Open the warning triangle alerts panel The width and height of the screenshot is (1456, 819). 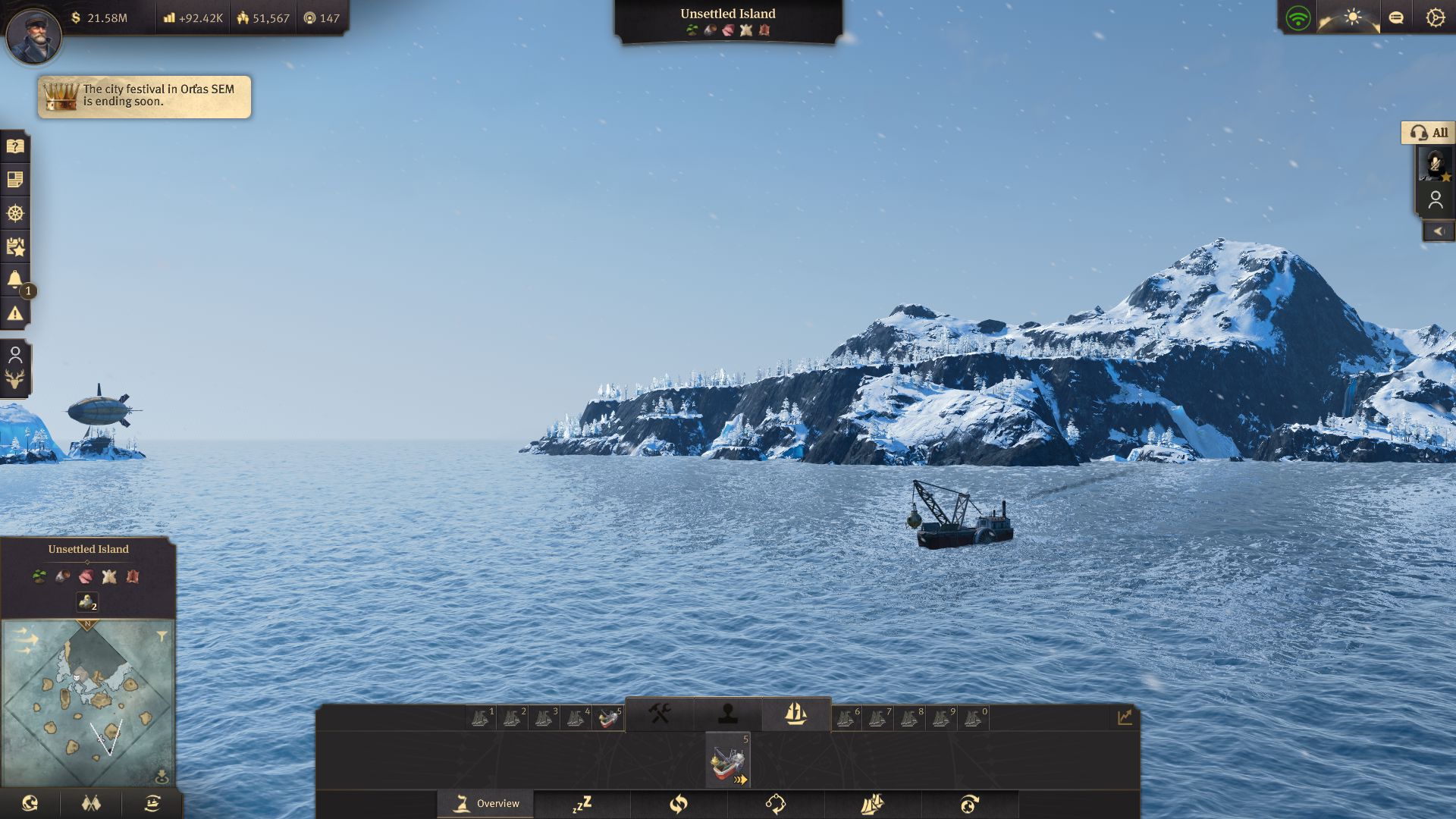point(15,313)
